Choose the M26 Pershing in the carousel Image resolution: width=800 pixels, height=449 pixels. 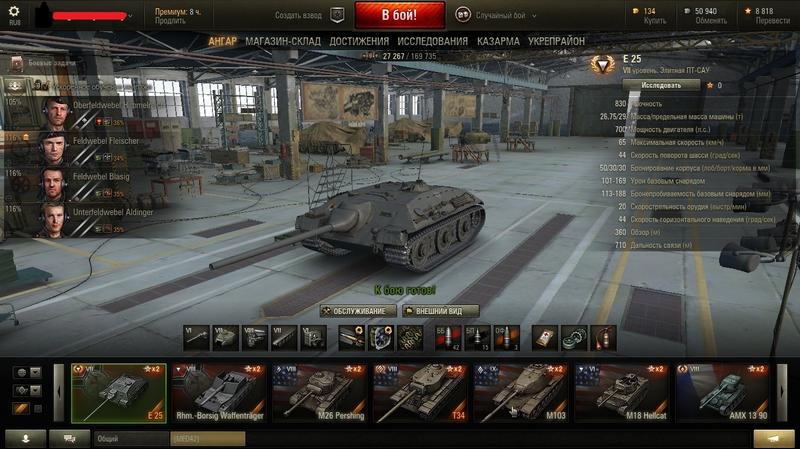320,393
